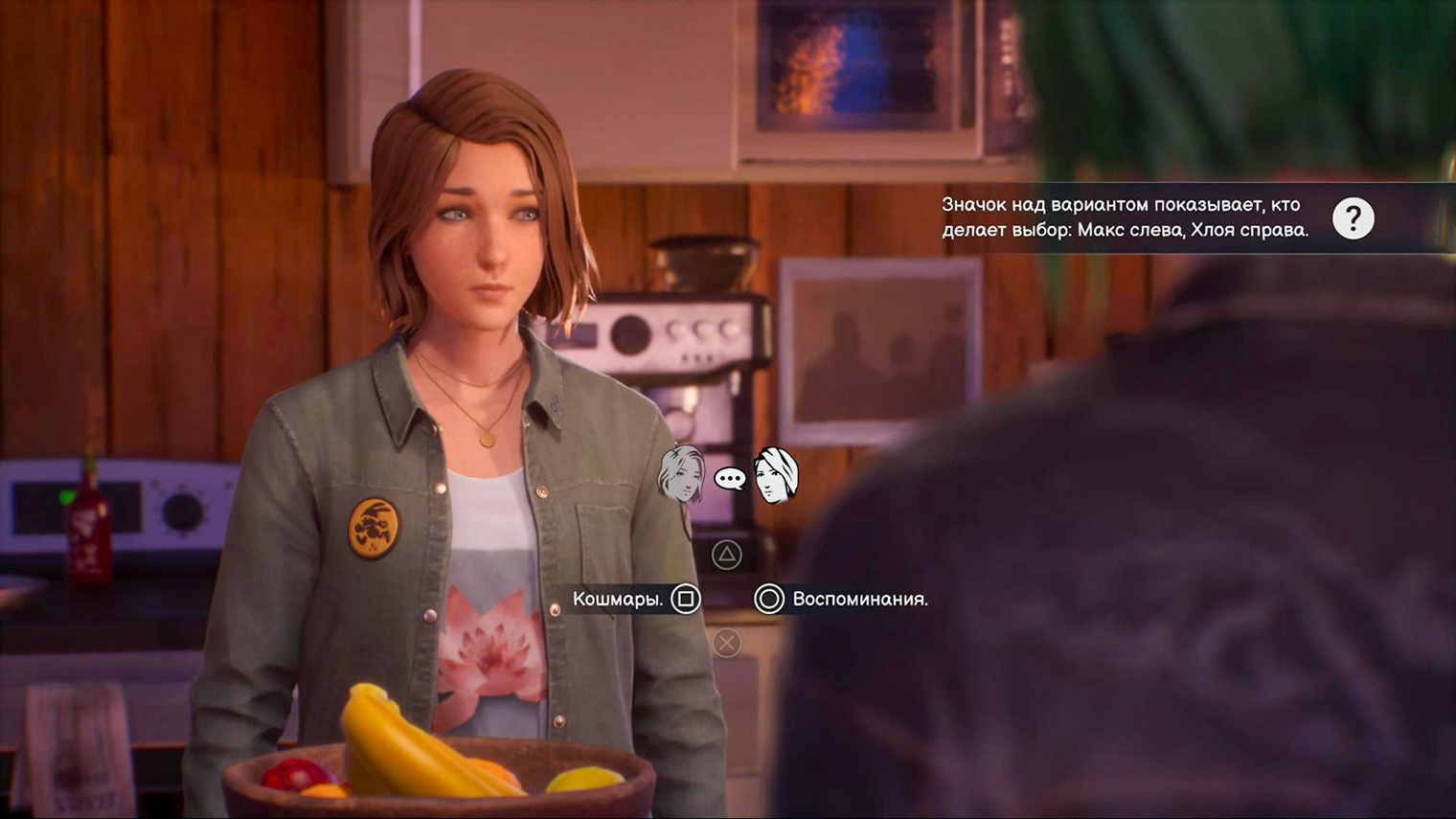
Task: Open the question mark tutorial hint
Action: click(x=1353, y=219)
